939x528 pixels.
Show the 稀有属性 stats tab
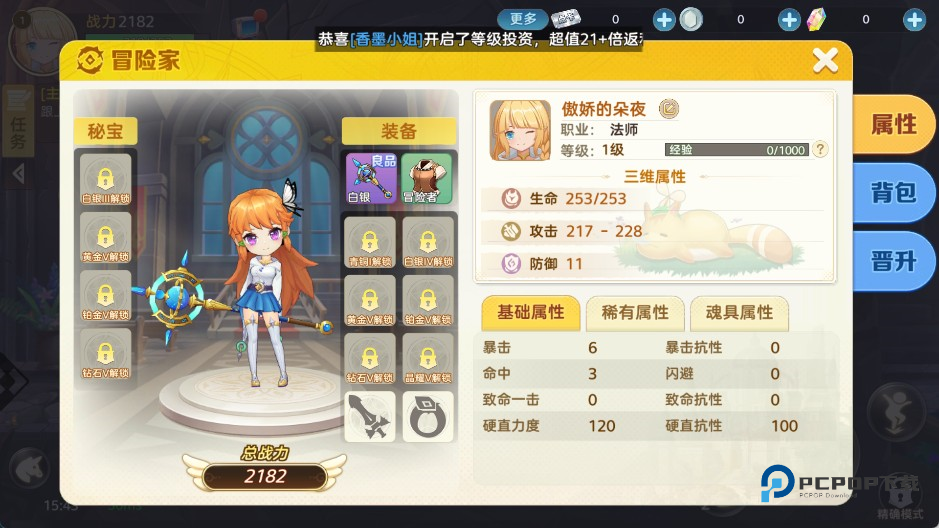pos(634,313)
